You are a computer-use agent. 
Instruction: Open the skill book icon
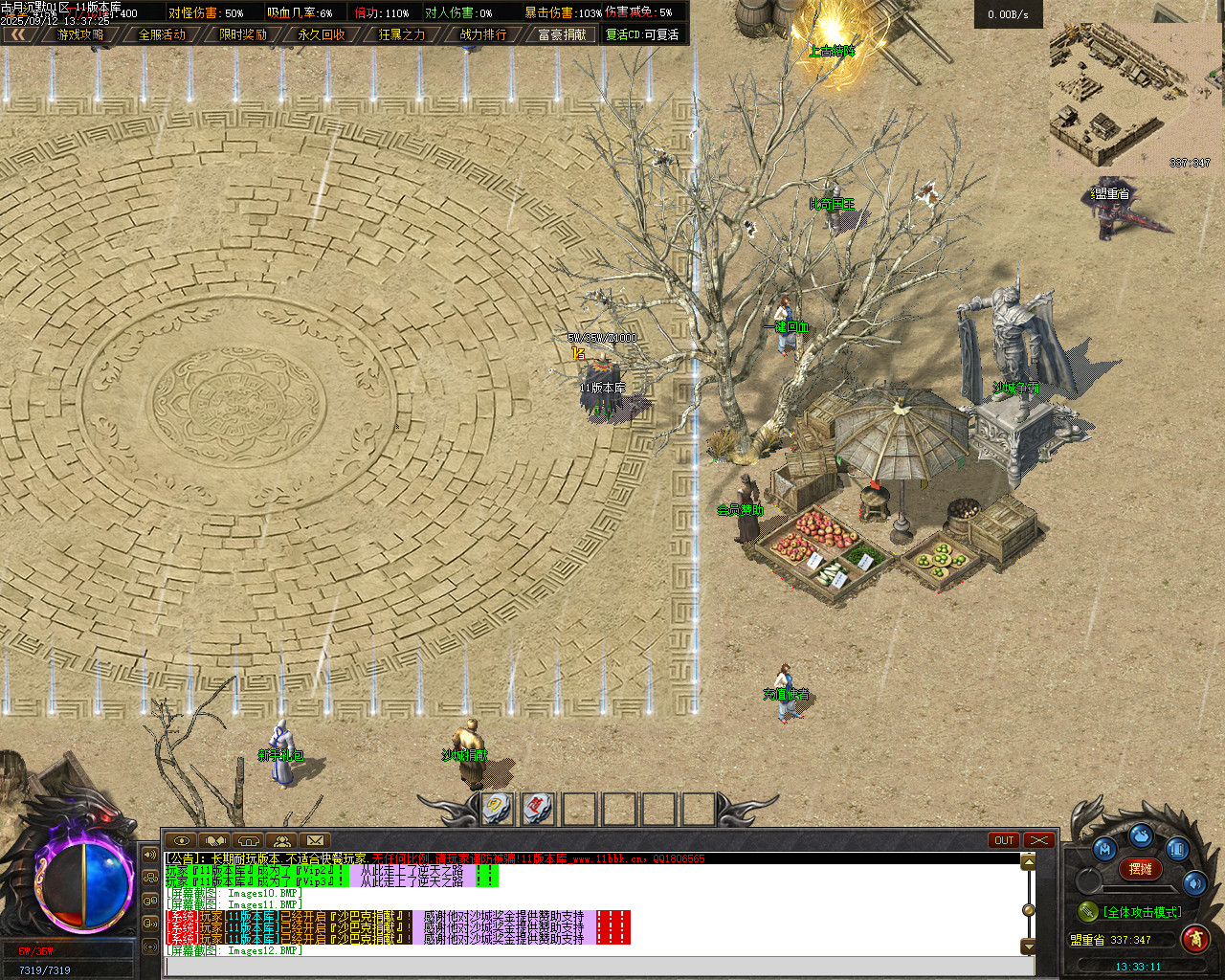[1177, 849]
